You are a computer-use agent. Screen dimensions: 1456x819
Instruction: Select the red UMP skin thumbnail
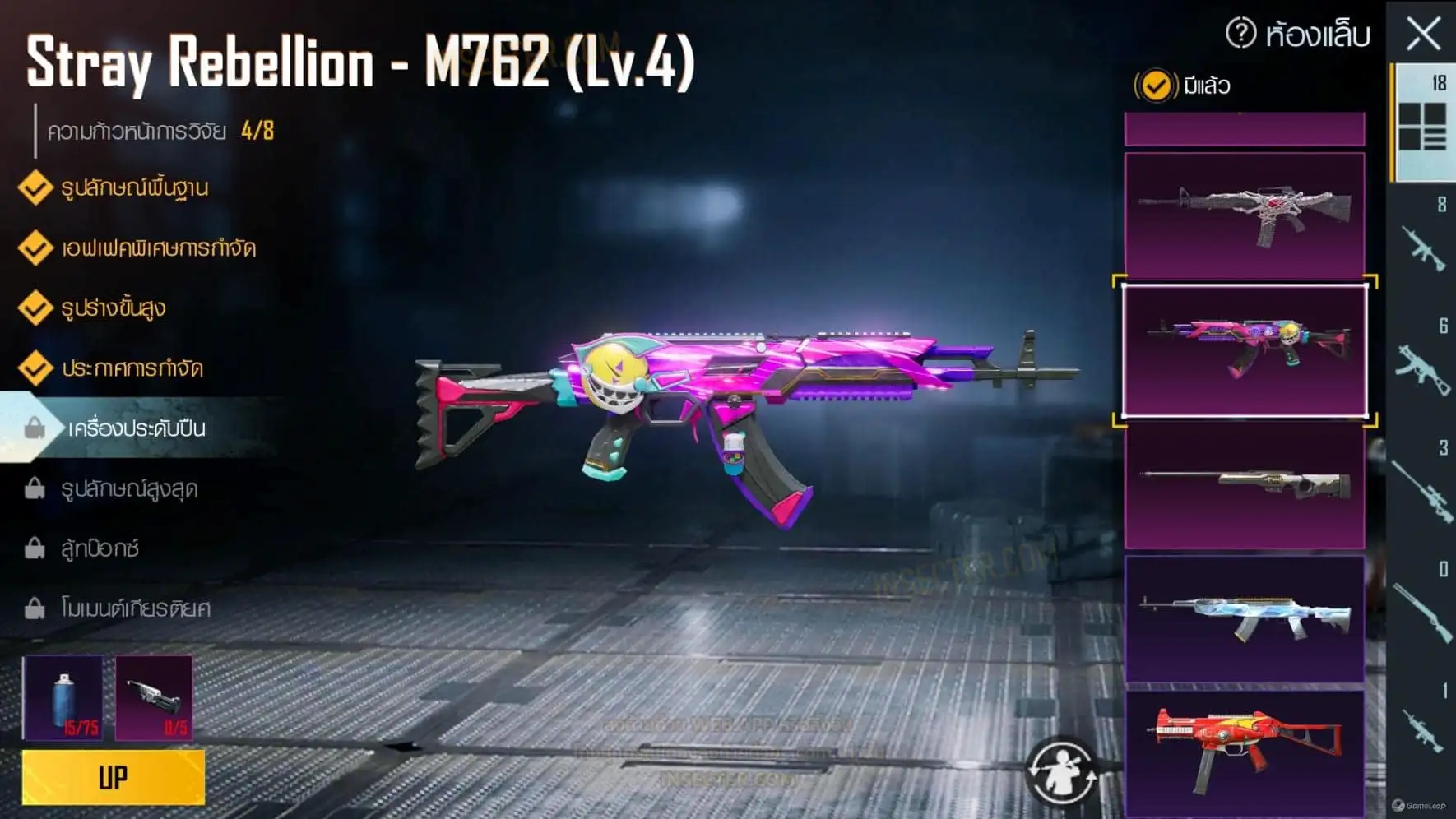coord(1245,752)
